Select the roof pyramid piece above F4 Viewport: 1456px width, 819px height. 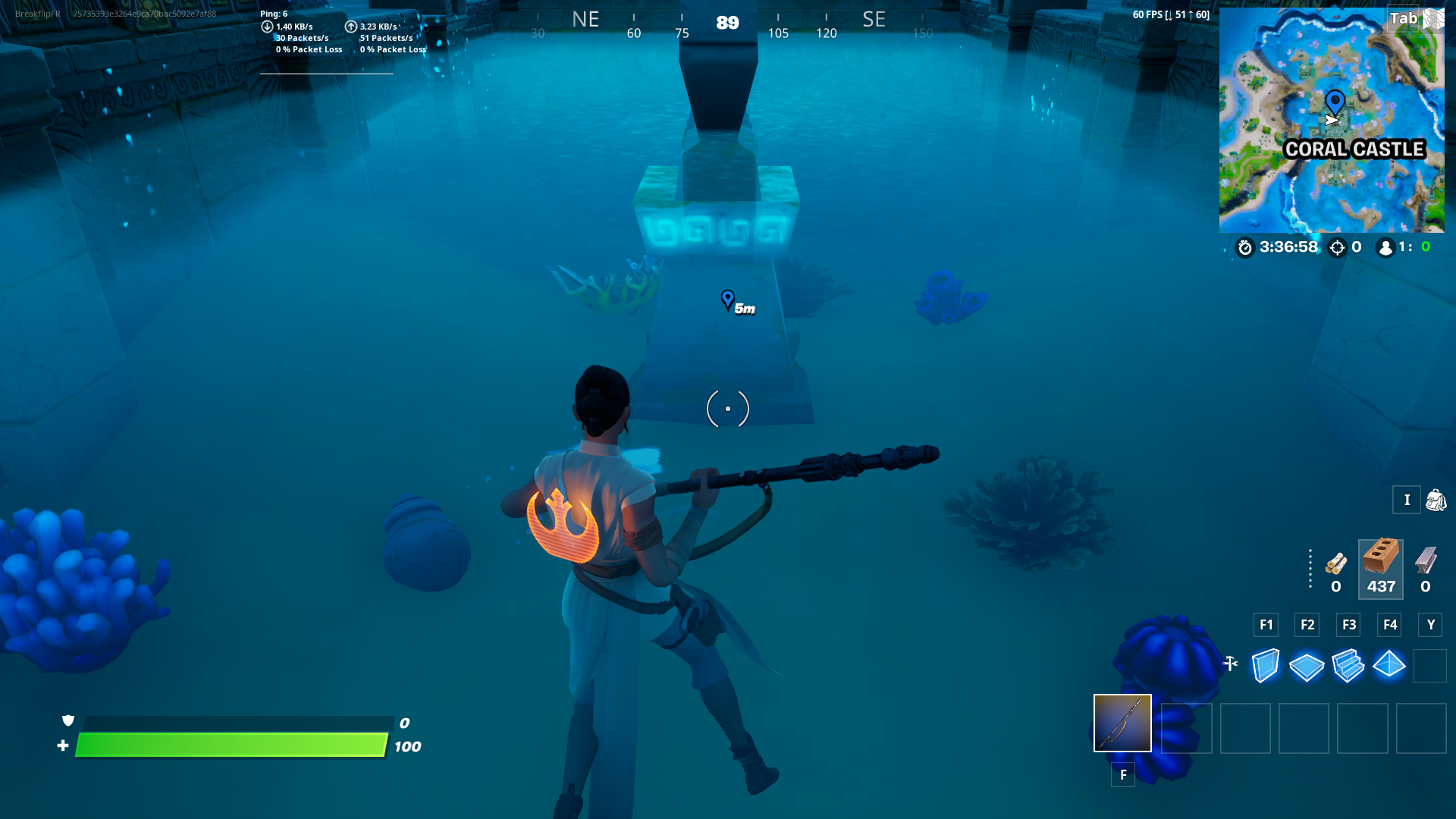tap(1390, 665)
